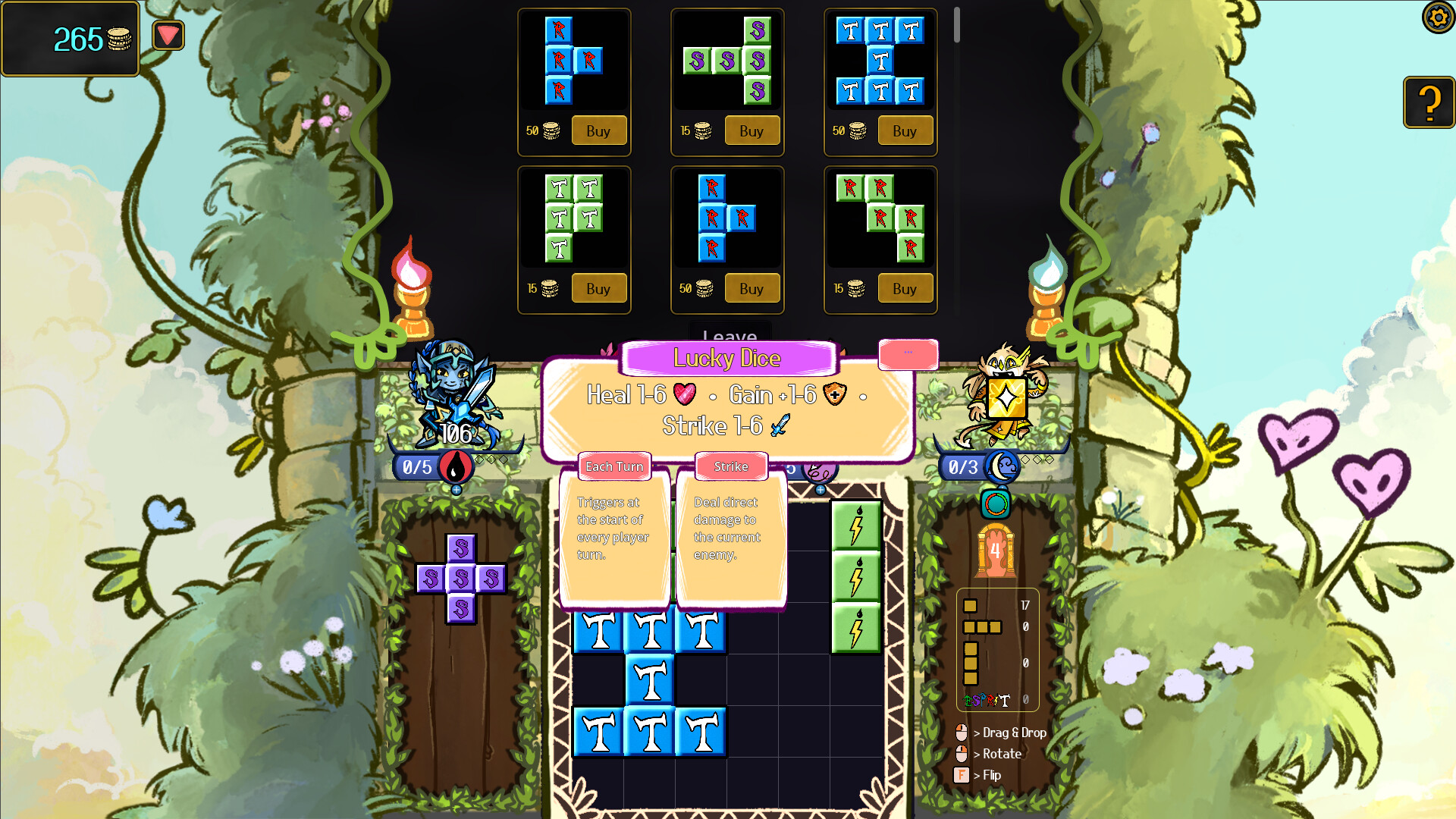Click the teal ring relic icon above the door
This screenshot has width=1456, height=819.
[995, 504]
